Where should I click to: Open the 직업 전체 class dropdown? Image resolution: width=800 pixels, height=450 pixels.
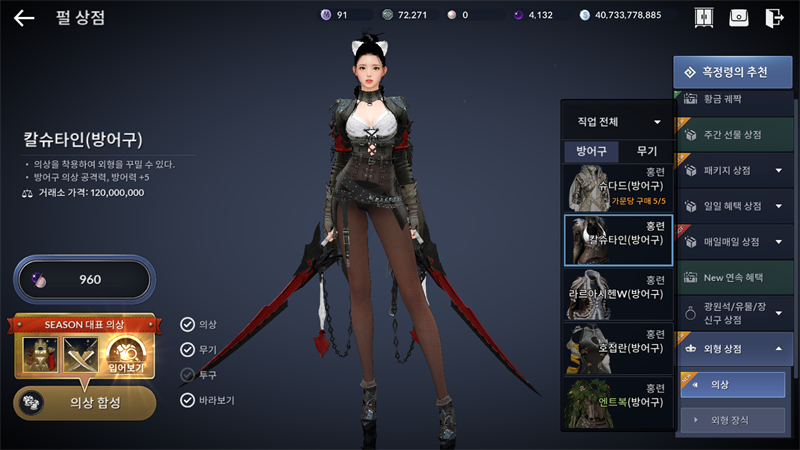click(x=617, y=122)
